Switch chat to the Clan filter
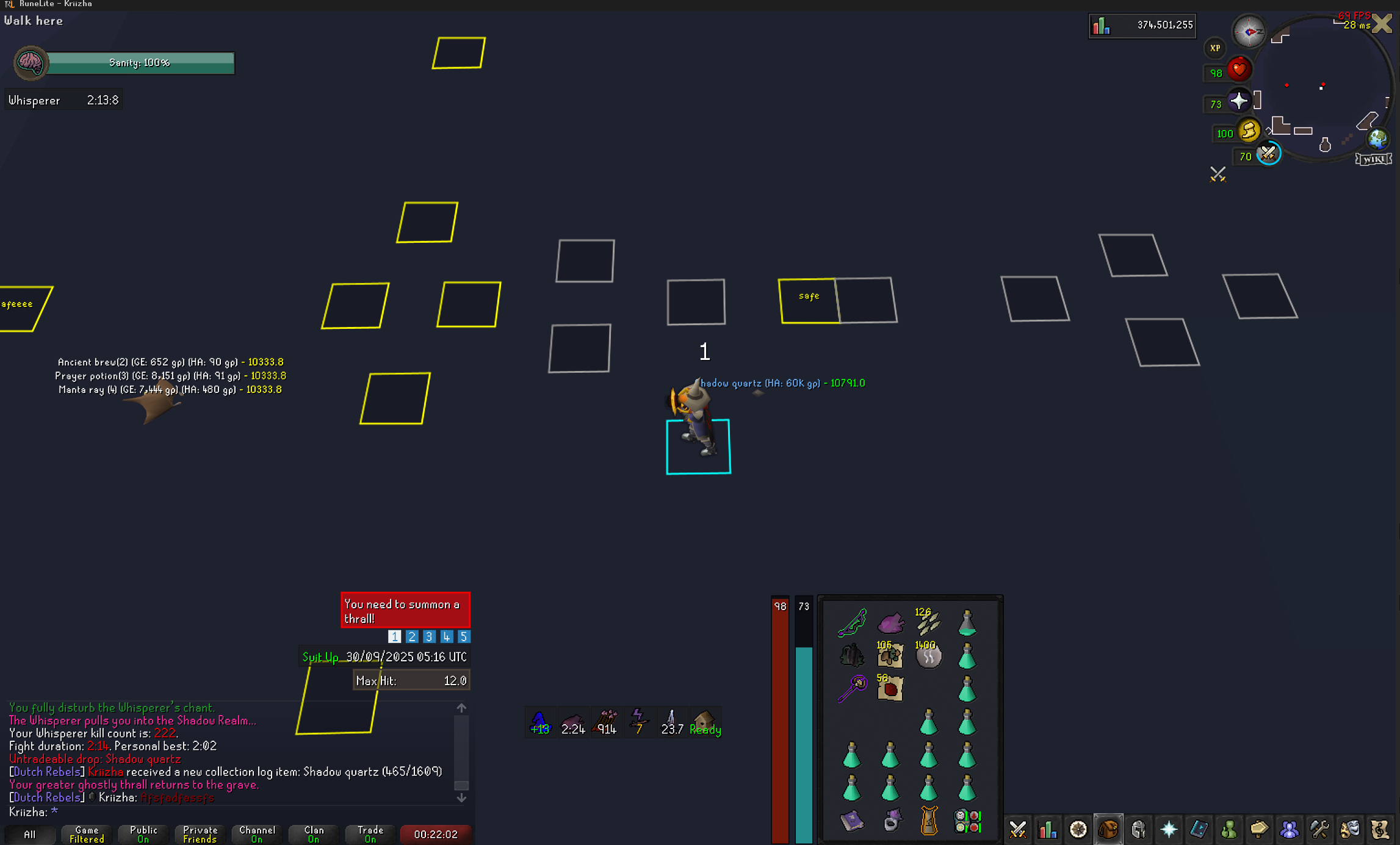Viewport: 1400px width, 845px height. click(314, 834)
